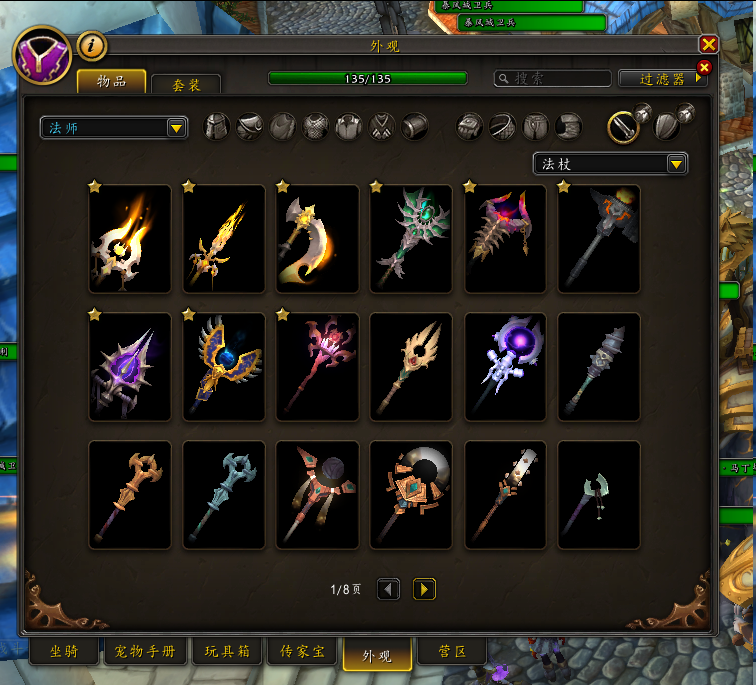Open the 法师 class dropdown
The height and width of the screenshot is (685, 756).
pyautogui.click(x=114, y=127)
